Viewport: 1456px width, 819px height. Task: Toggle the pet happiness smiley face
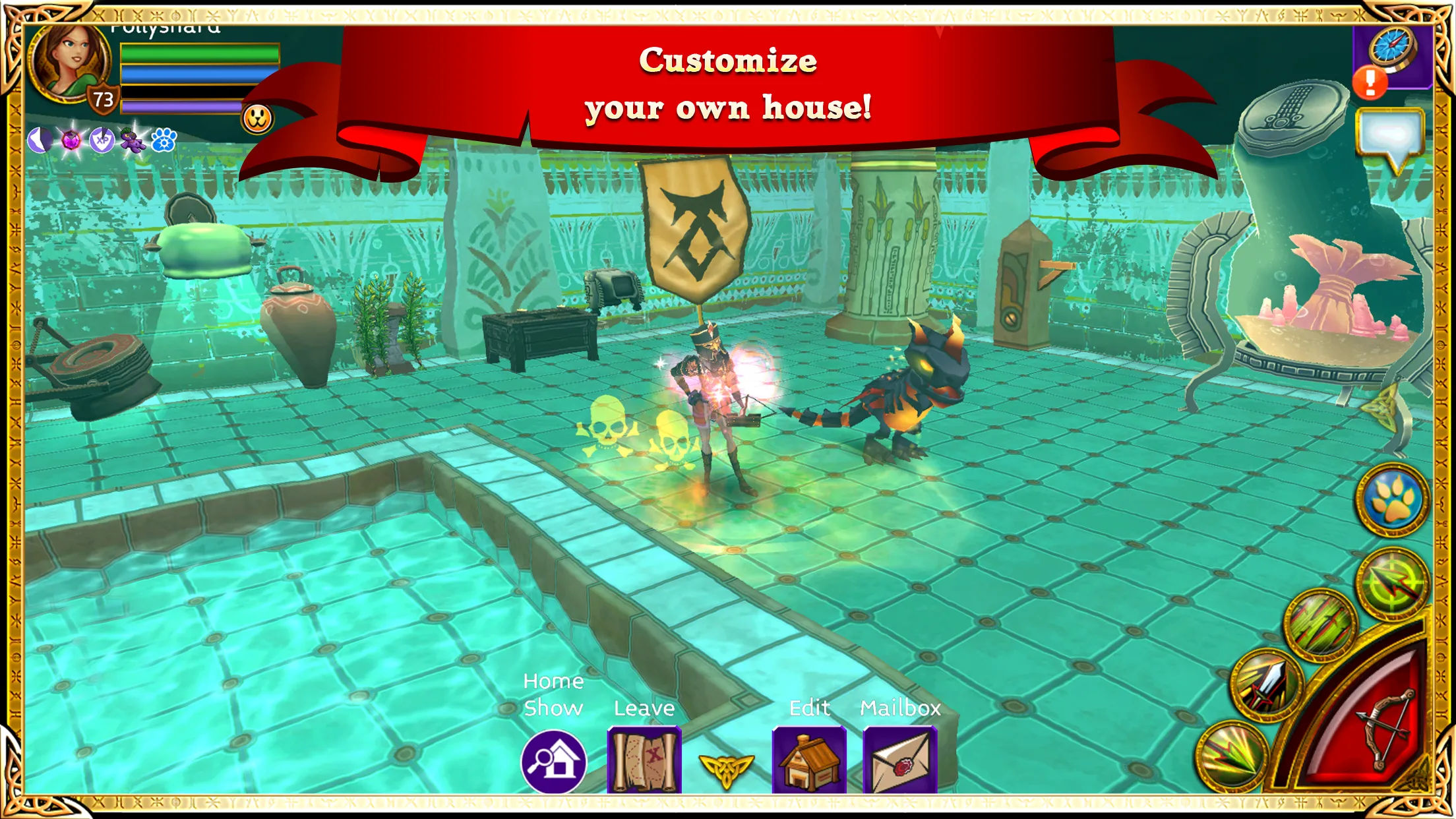coord(257,119)
